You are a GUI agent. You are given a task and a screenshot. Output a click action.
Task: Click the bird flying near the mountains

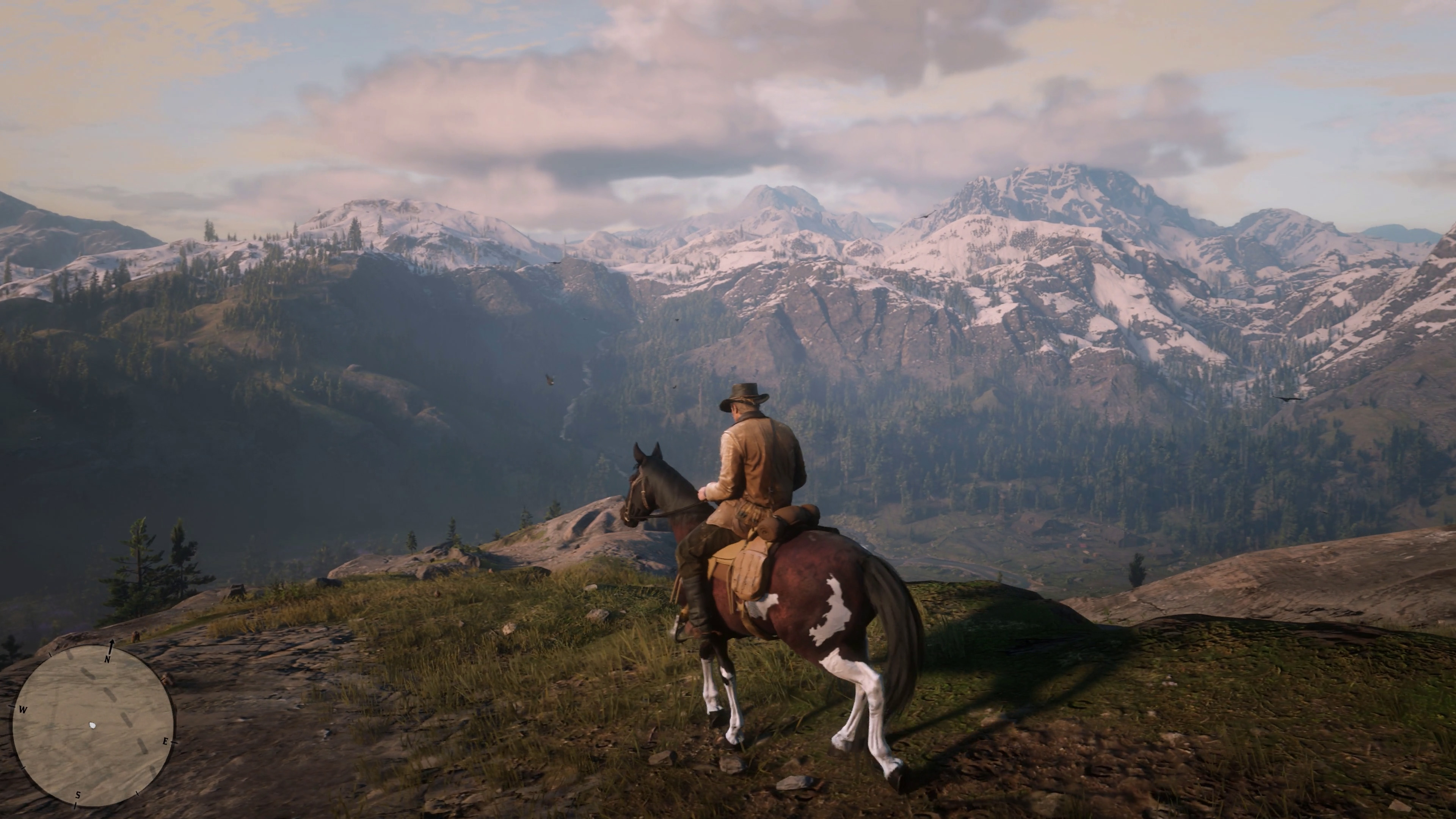tap(550, 380)
